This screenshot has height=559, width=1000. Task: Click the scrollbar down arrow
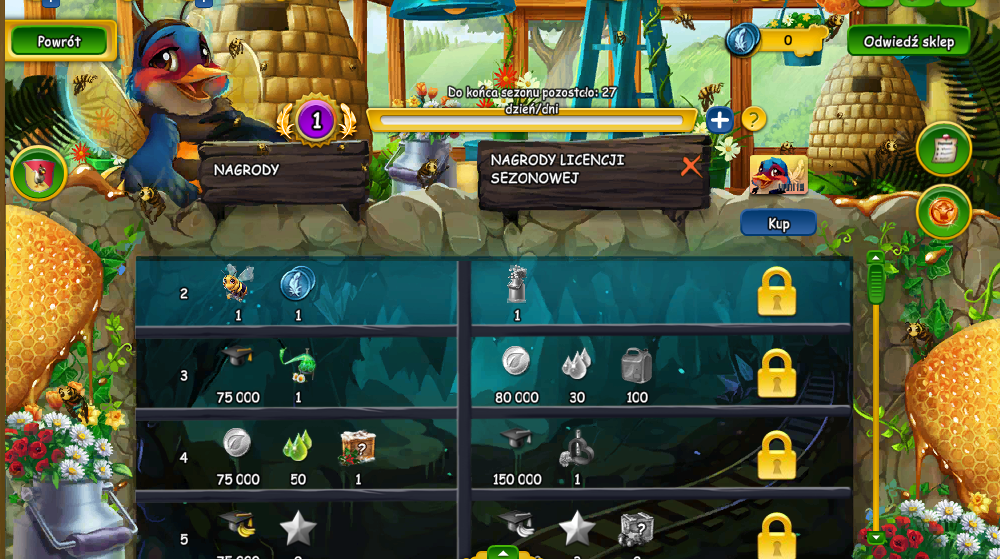[x=876, y=538]
